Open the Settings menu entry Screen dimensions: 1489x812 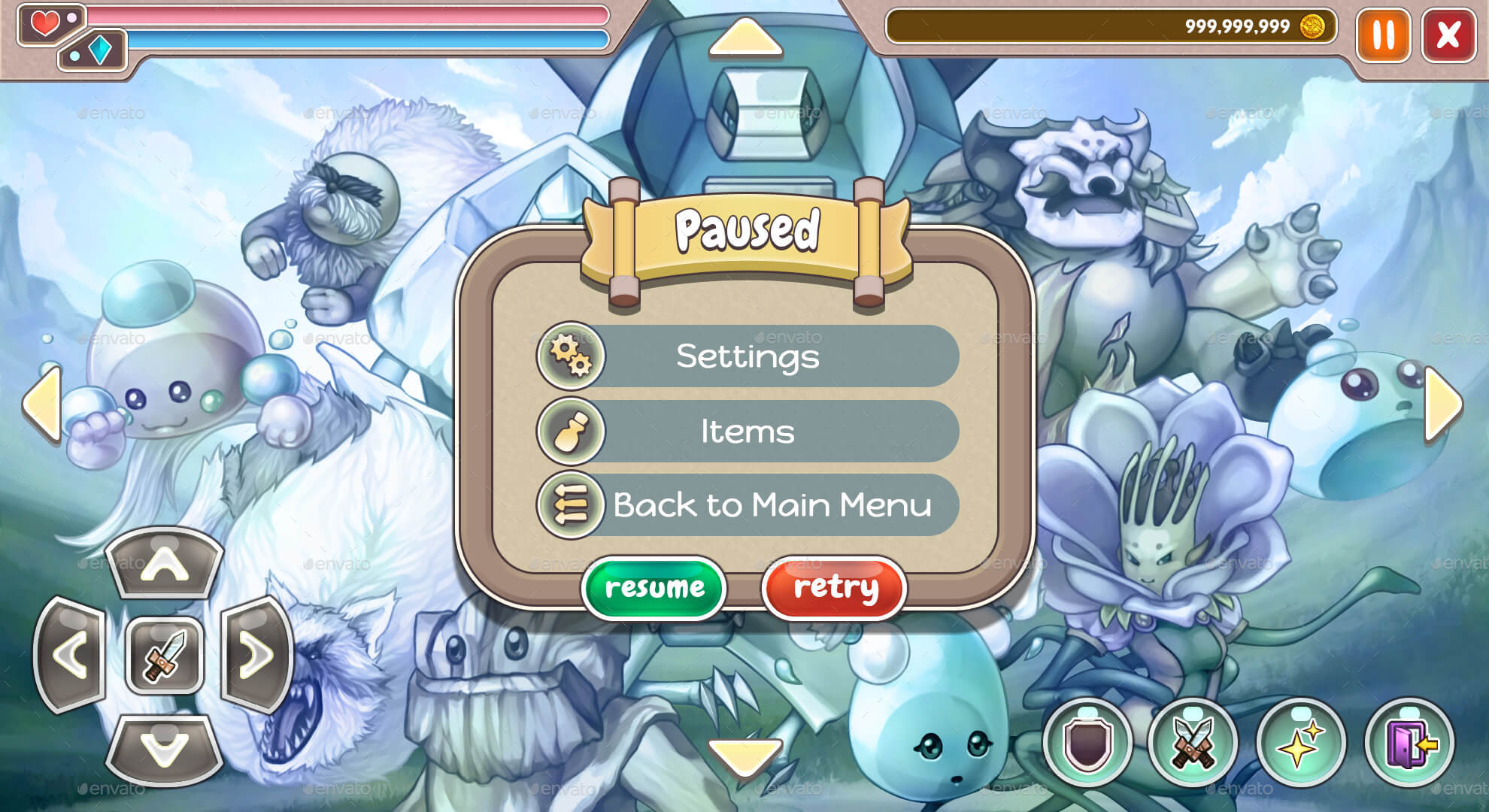(x=748, y=358)
